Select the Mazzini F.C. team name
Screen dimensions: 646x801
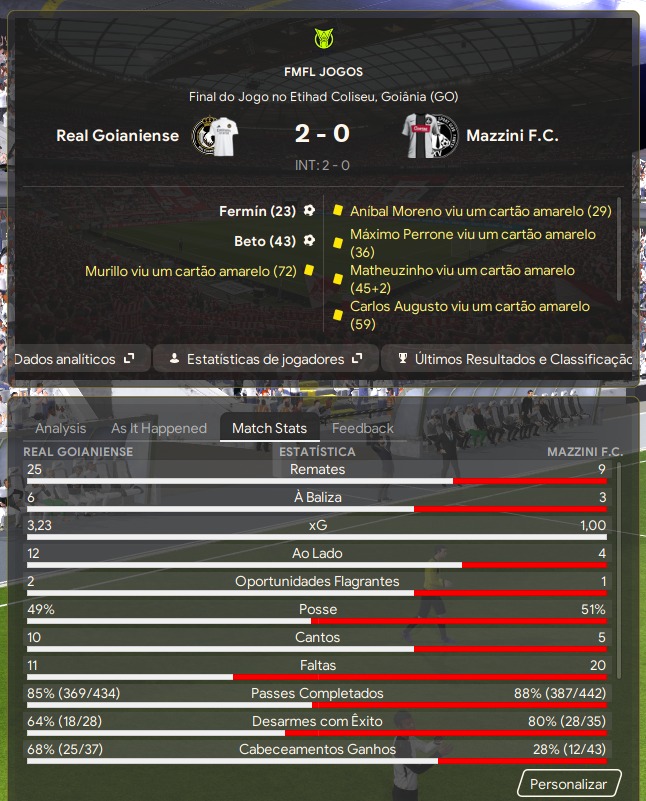click(x=514, y=136)
